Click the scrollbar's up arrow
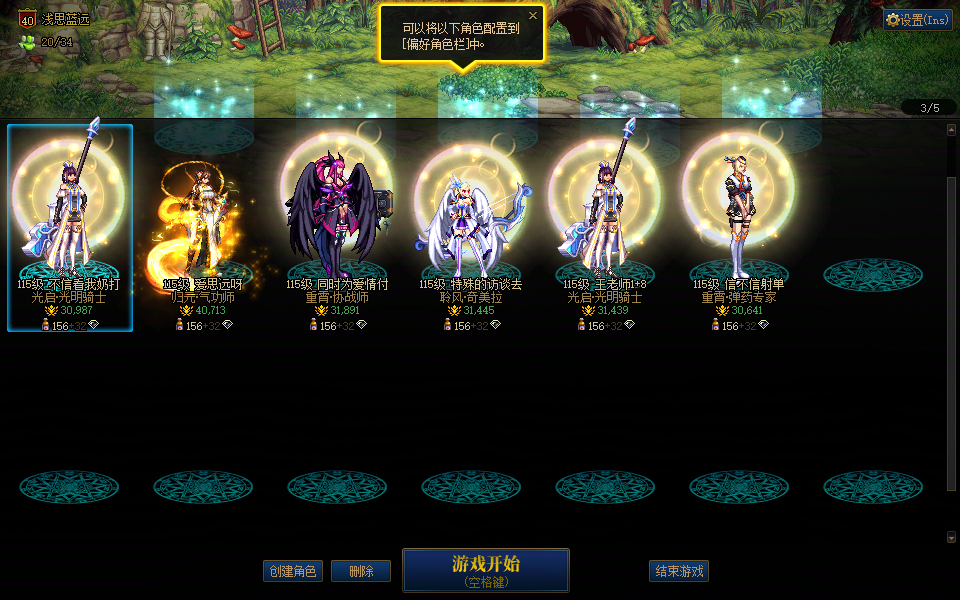 point(951,129)
